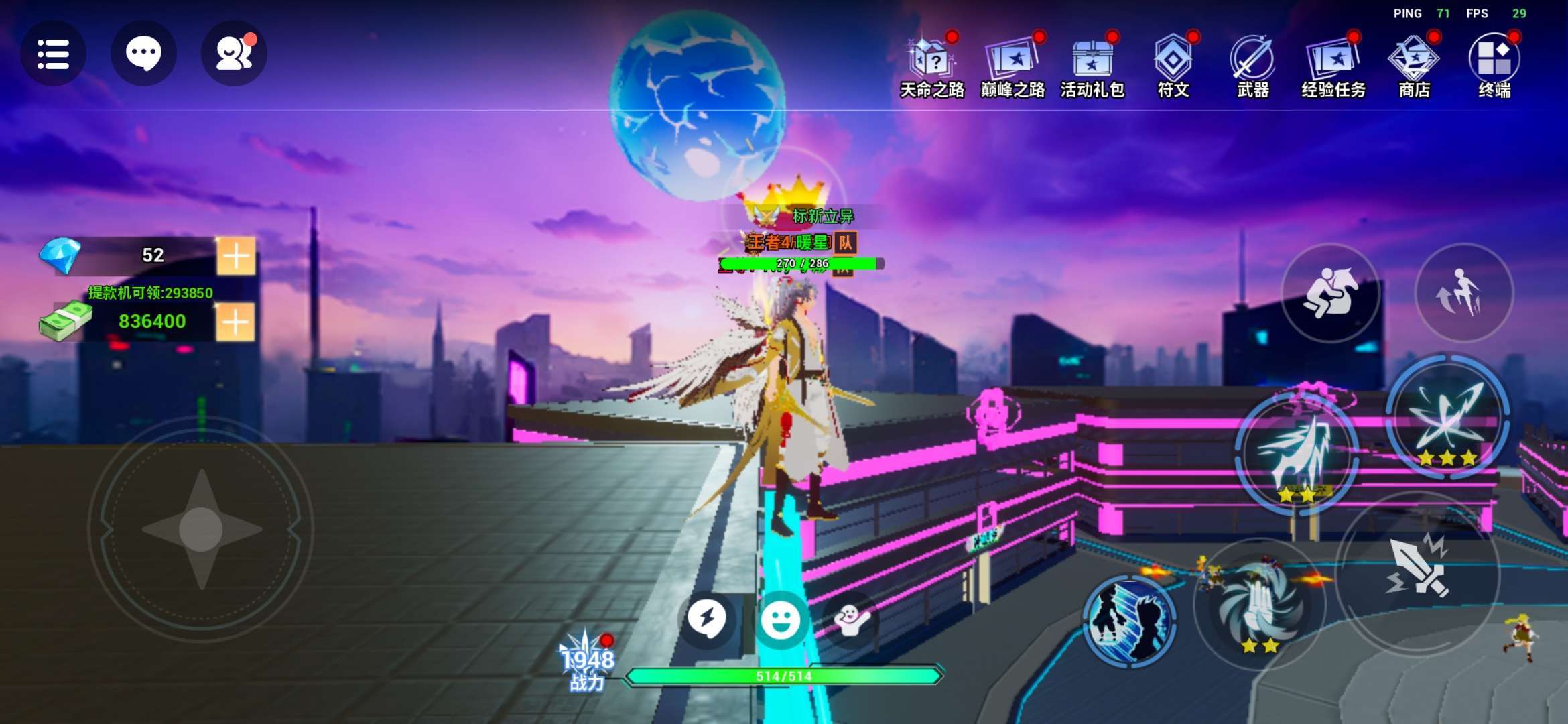1568x724 pixels.
Task: Open the hamburger list menu
Action: tap(53, 54)
